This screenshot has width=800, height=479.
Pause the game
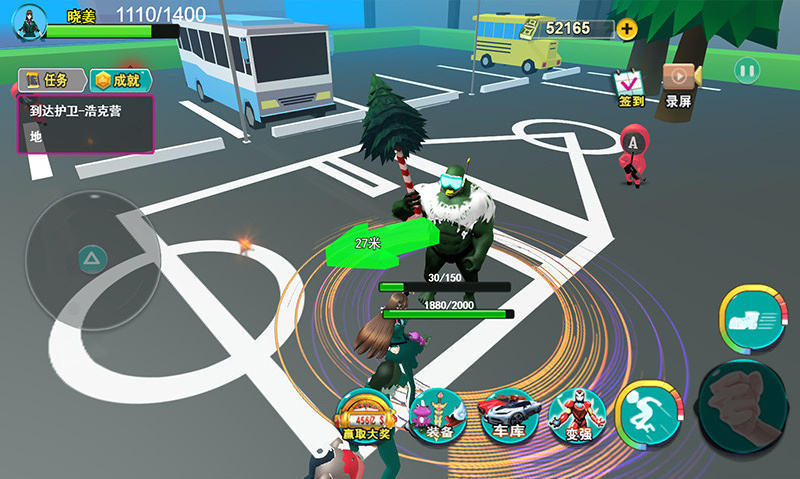747,71
